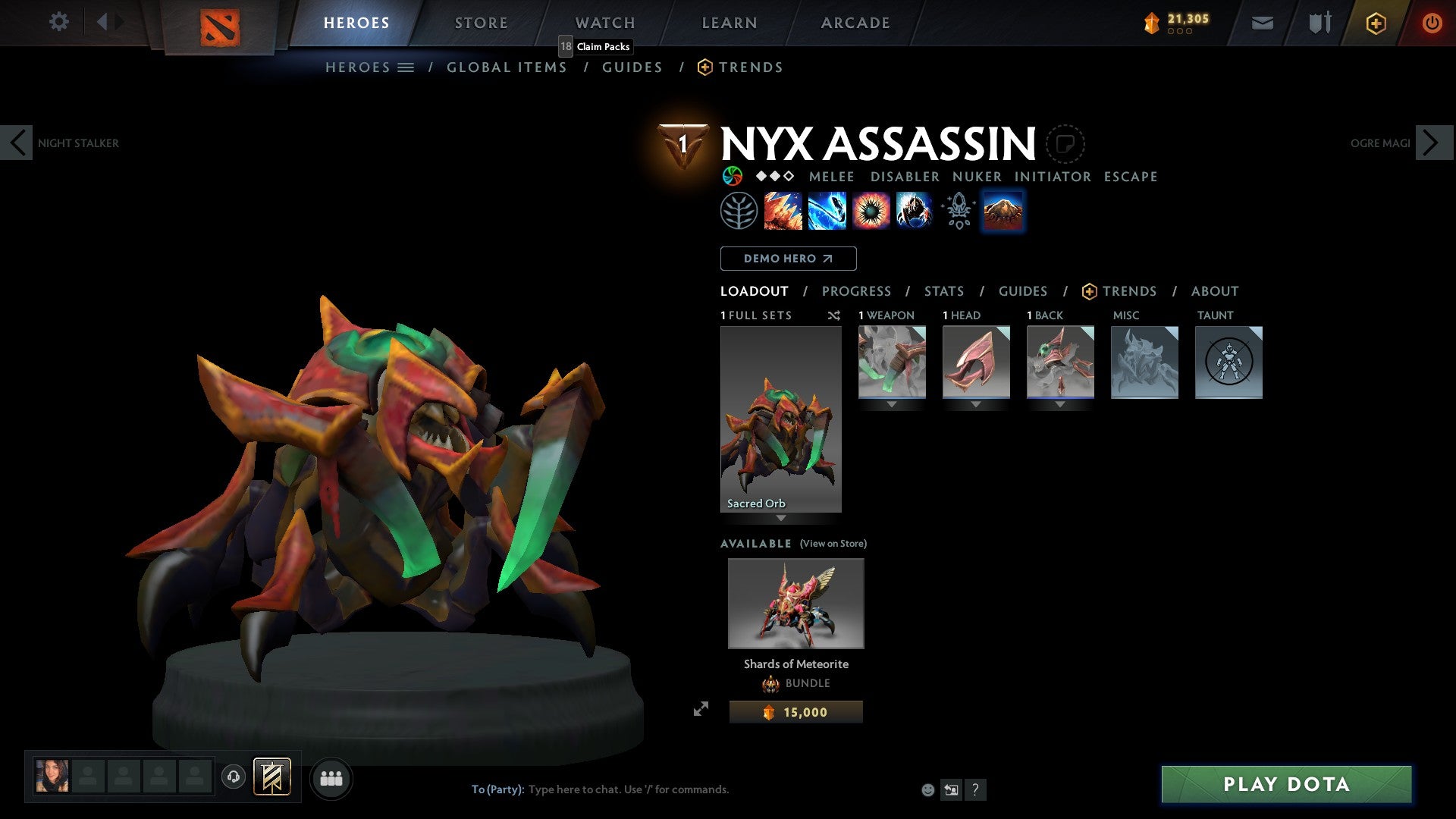Viewport: 1456px width, 819px height.
Task: Open the Watch menu in the top bar
Action: (x=604, y=22)
